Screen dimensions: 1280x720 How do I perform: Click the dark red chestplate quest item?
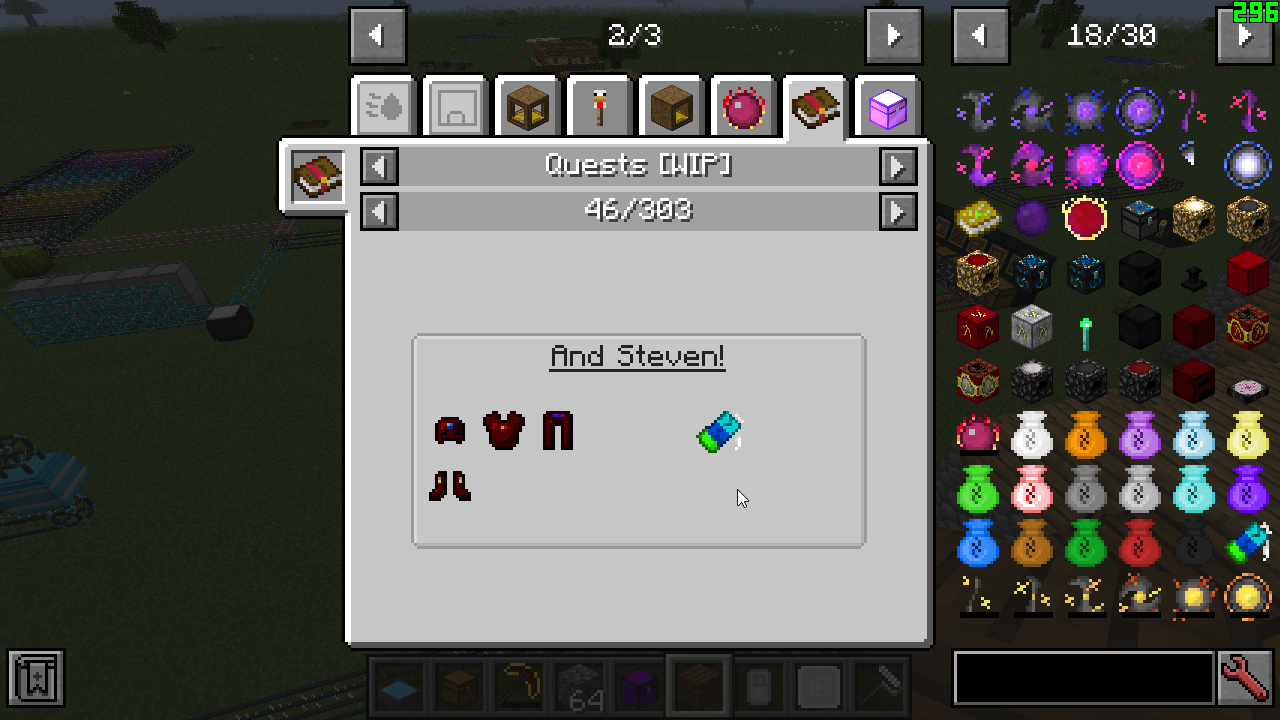pyautogui.click(x=504, y=431)
